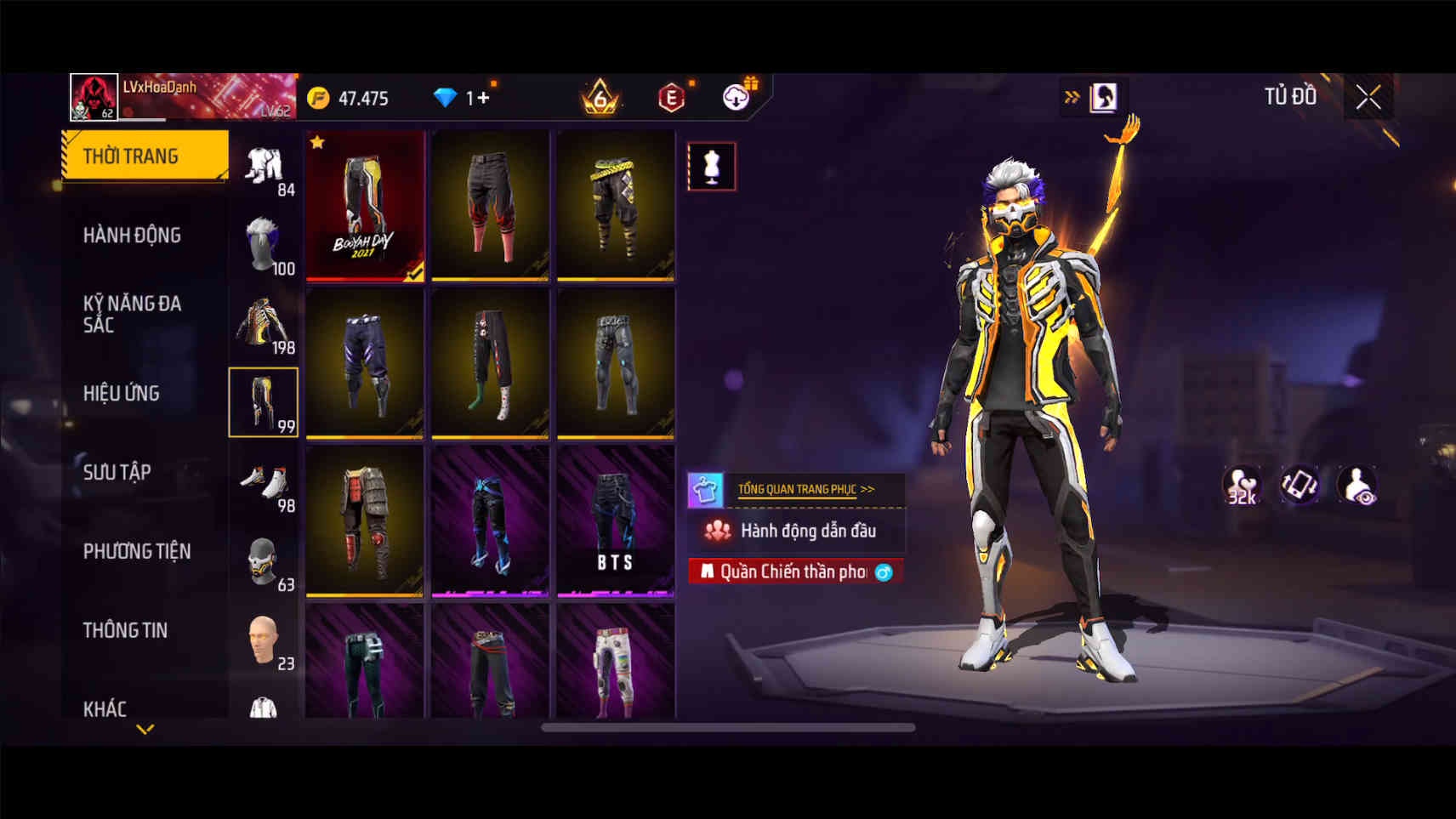Image resolution: width=1456 pixels, height=819 pixels.
Task: Close the TỦ ĐỒ wardrobe screen
Action: click(x=1368, y=98)
